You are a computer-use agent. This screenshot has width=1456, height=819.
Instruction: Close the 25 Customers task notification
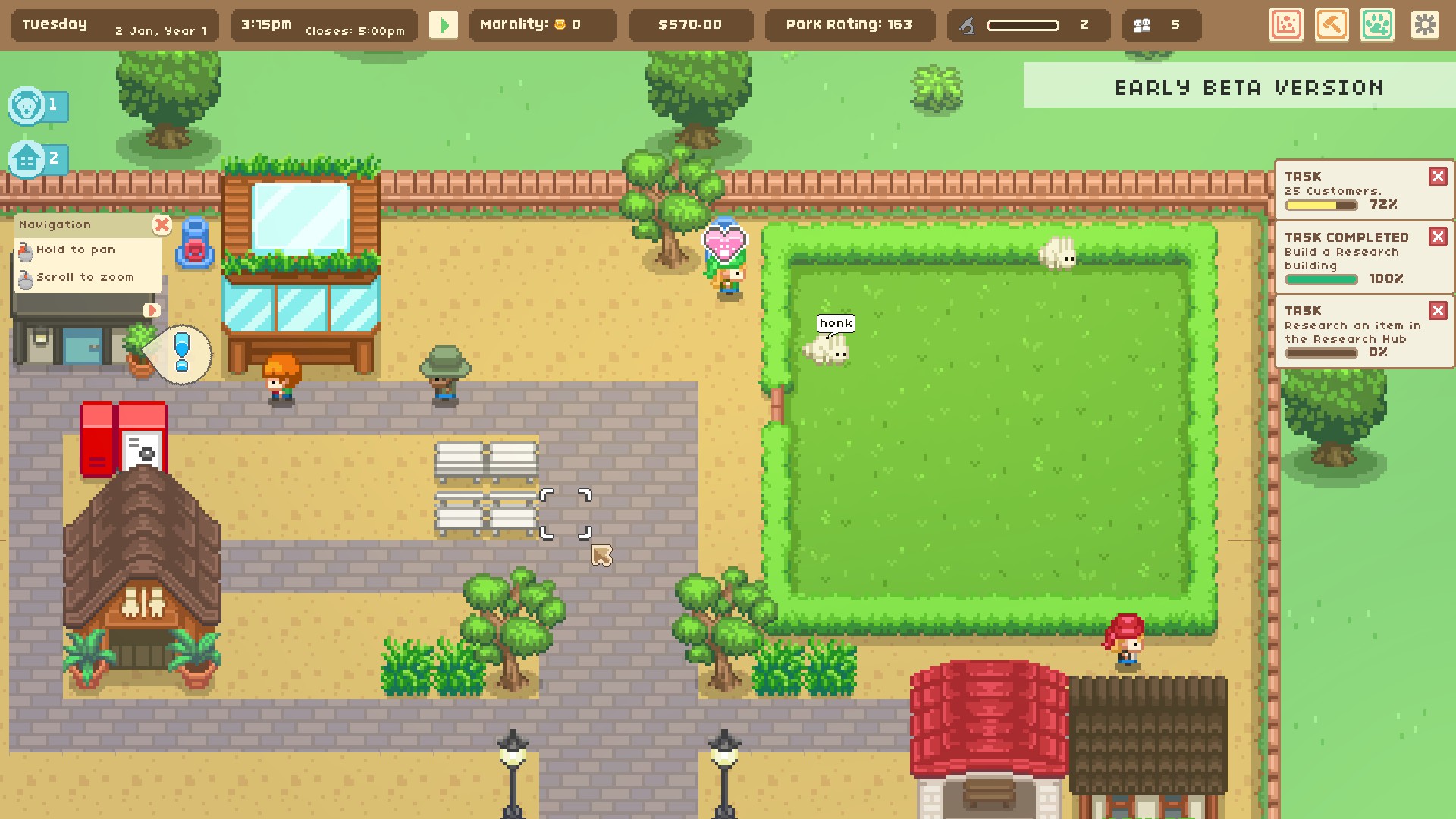click(1439, 175)
